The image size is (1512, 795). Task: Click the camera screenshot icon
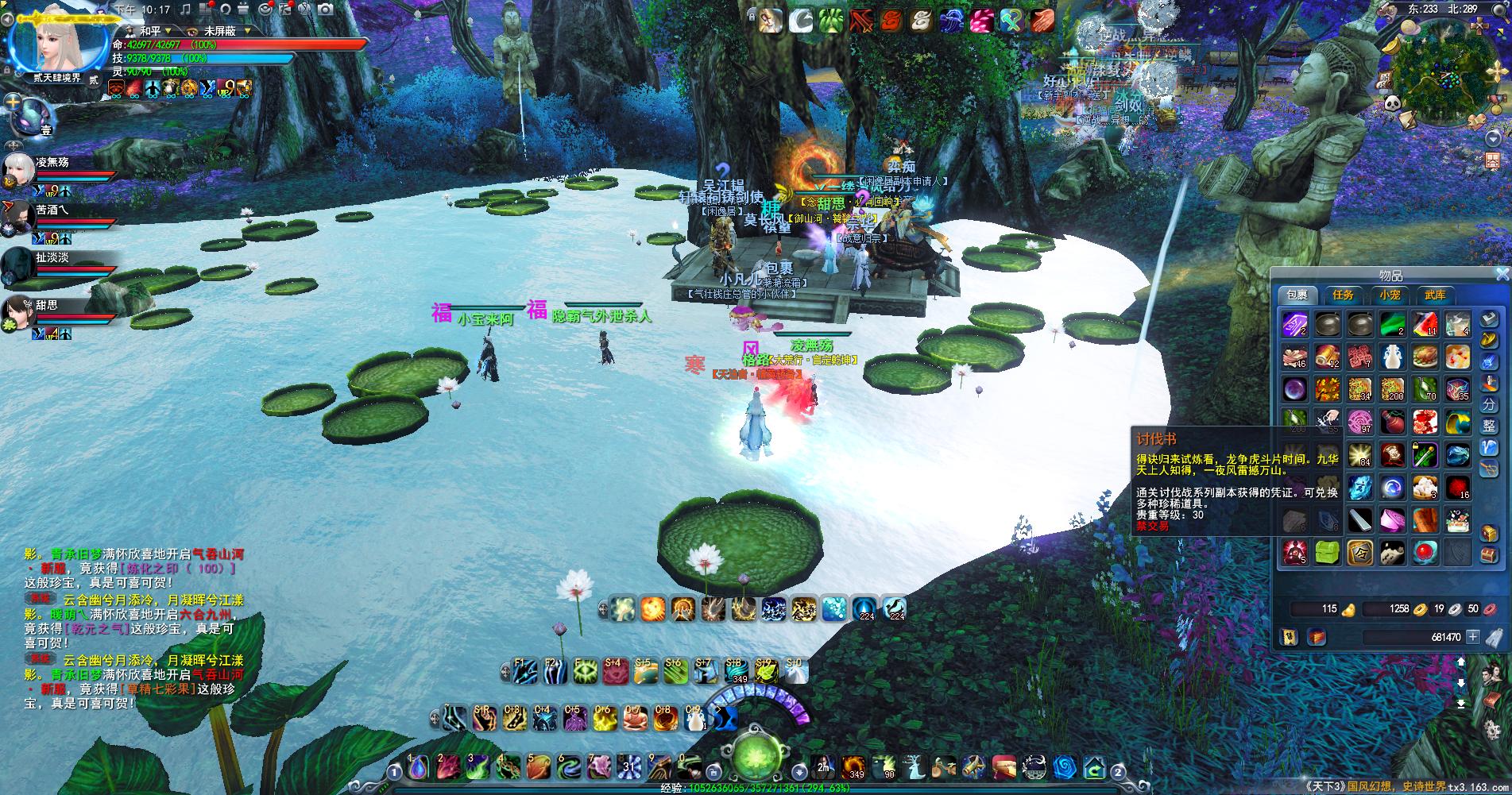click(326, 10)
